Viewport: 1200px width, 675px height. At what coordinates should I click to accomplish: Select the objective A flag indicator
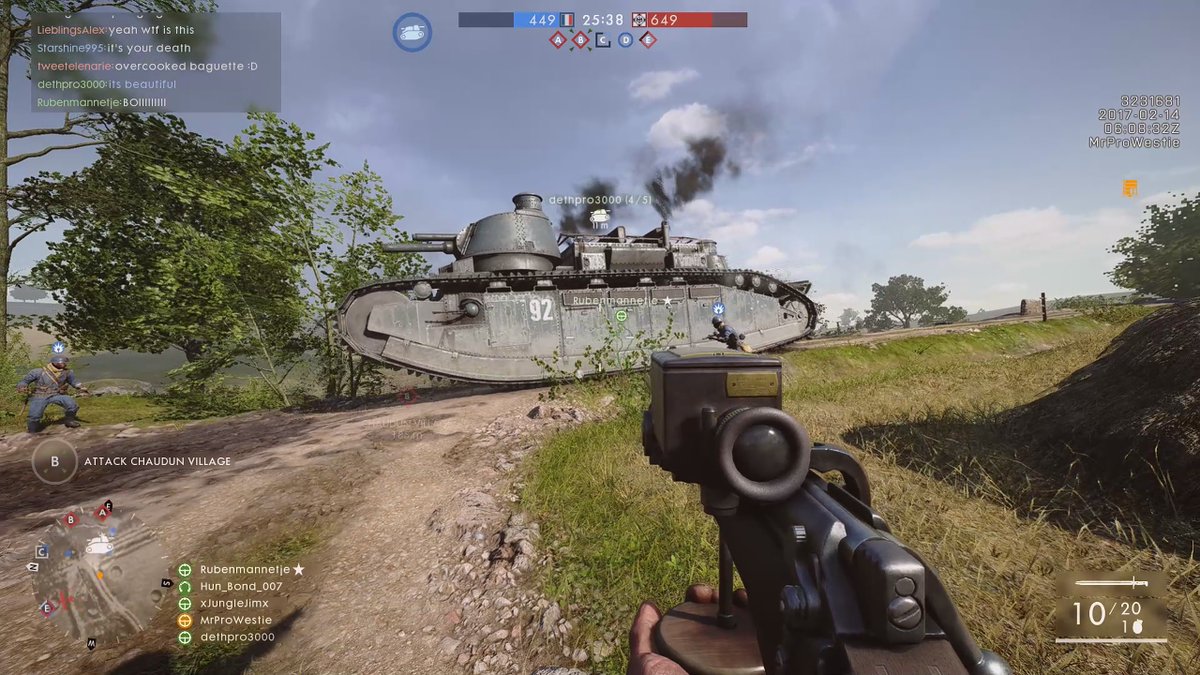coord(558,40)
